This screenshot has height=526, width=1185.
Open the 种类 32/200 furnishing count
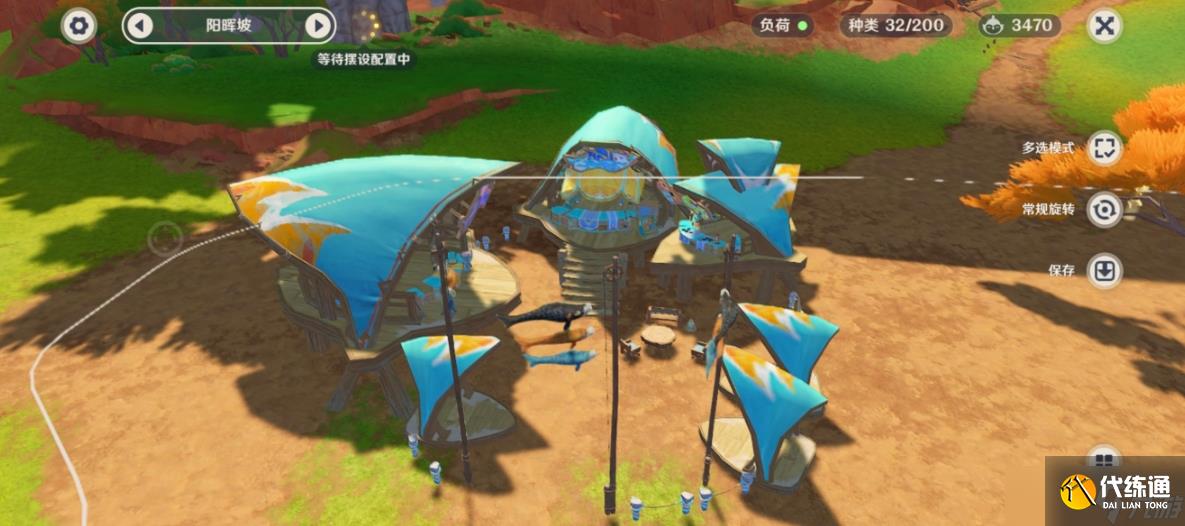pyautogui.click(x=895, y=25)
